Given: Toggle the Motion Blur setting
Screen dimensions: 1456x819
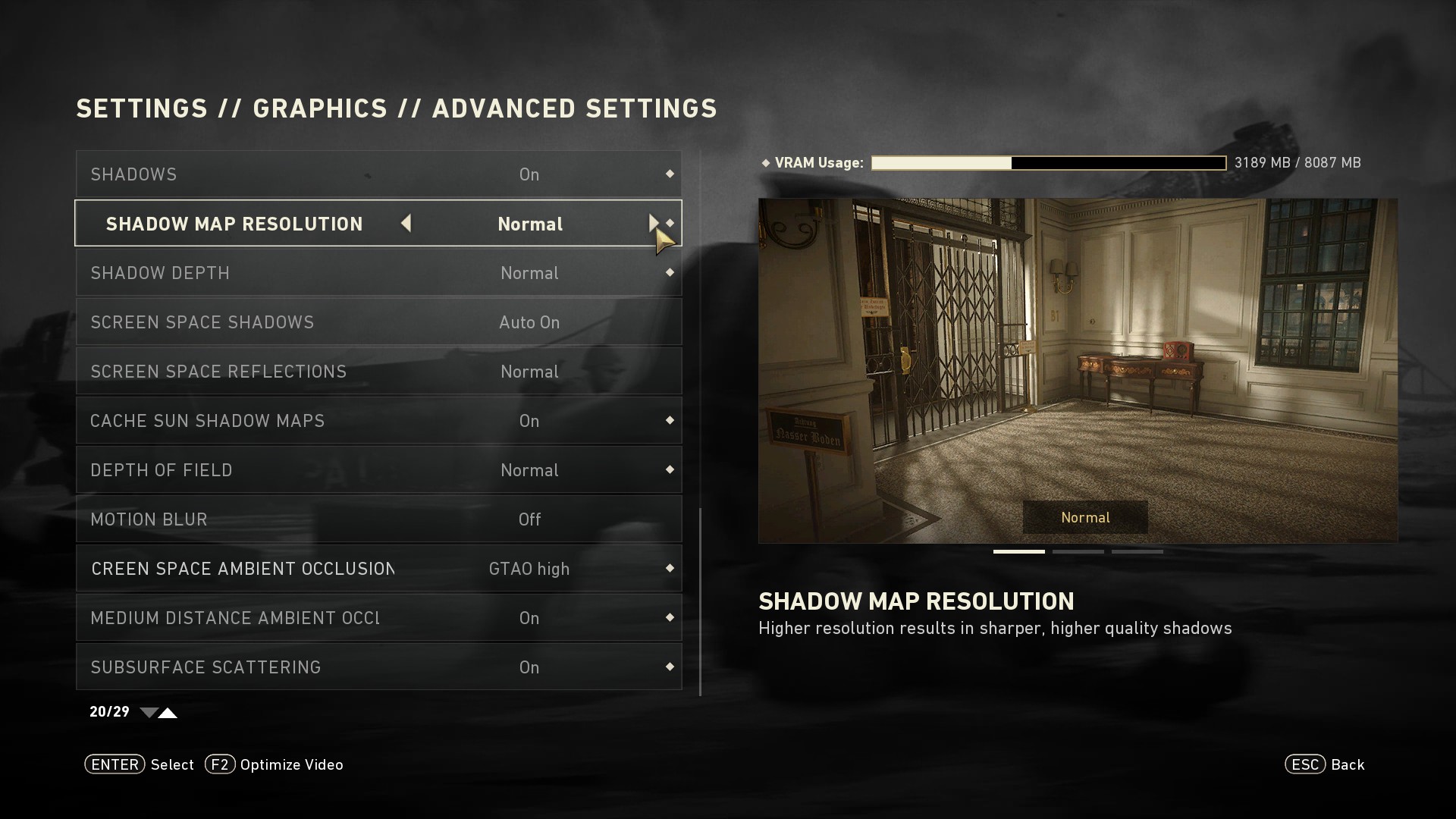Looking at the screenshot, I should pos(378,519).
